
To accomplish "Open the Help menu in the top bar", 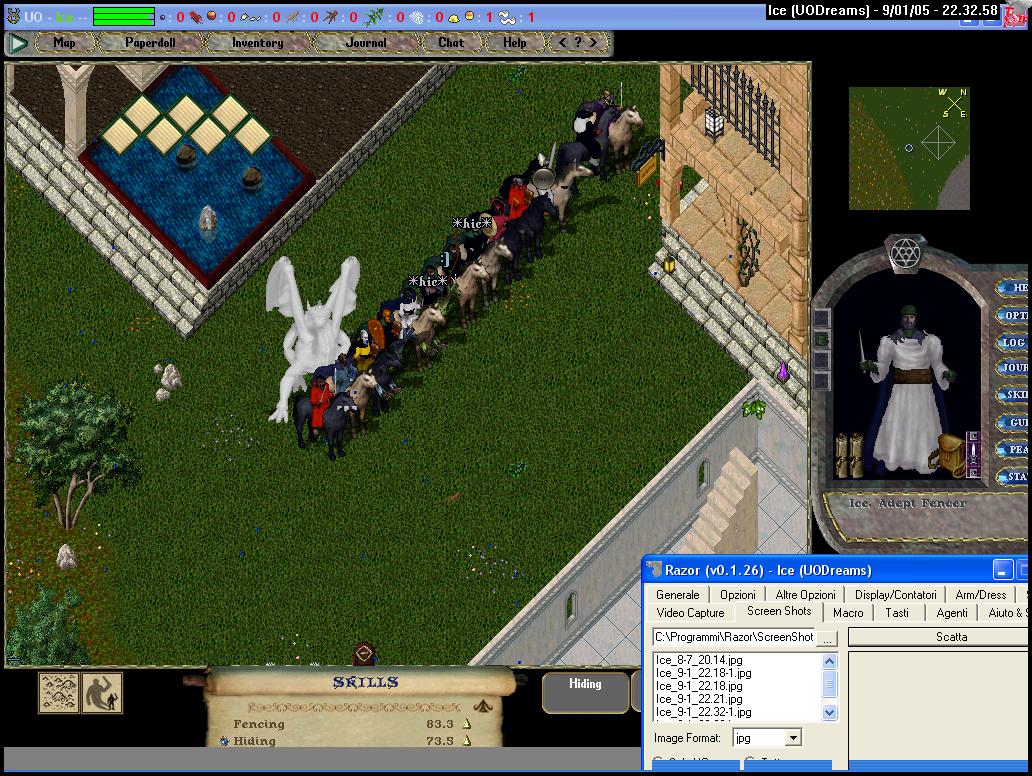I will pyautogui.click(x=514, y=43).
